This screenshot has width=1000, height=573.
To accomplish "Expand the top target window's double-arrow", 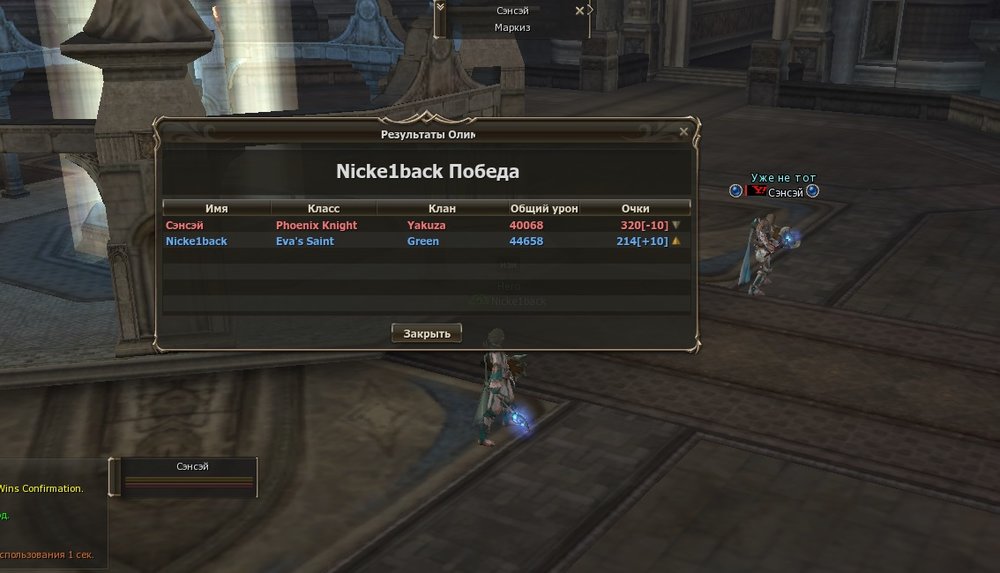I will [x=440, y=8].
